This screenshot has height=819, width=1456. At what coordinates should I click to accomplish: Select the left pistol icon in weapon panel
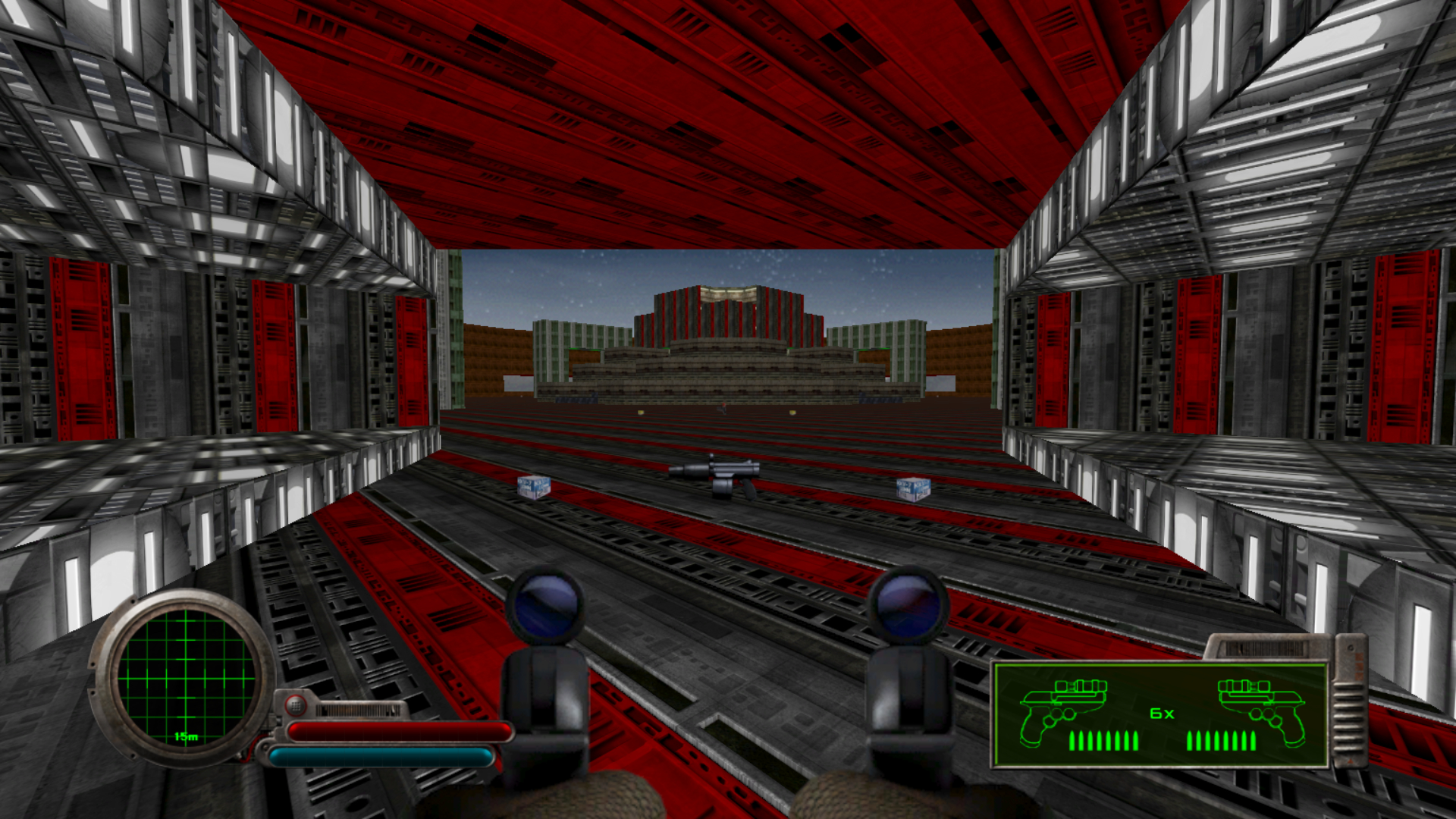[1063, 710]
